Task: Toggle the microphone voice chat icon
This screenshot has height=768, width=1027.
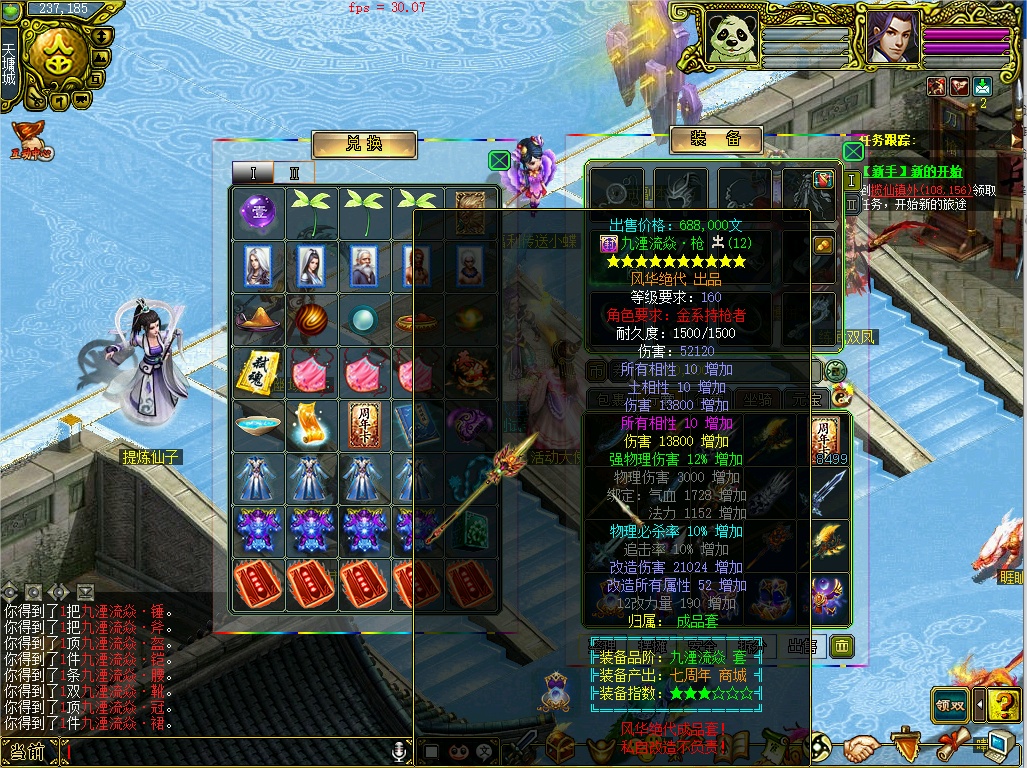Action: point(400,751)
